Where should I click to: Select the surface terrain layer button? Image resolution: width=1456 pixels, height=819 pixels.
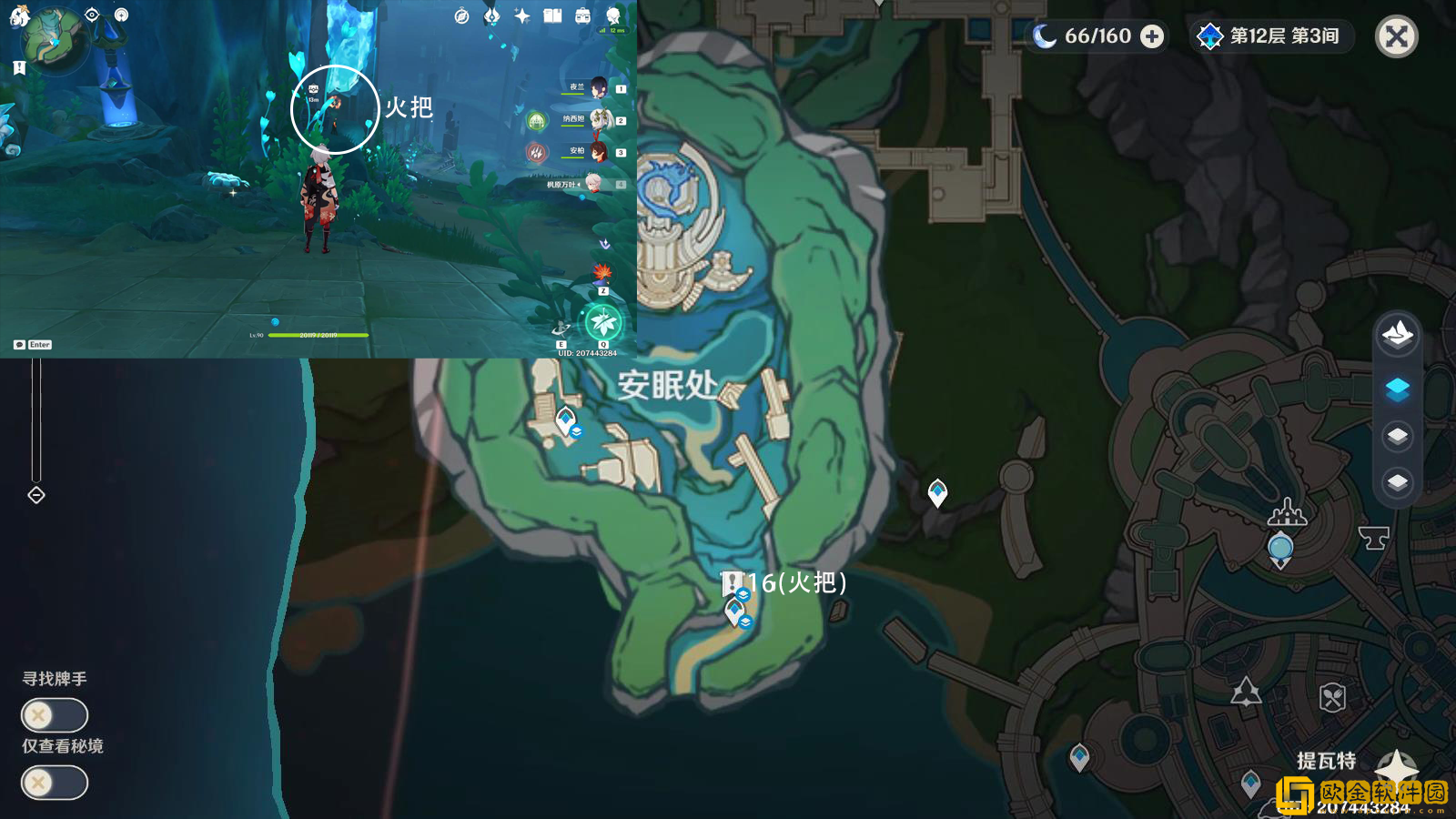1398,335
